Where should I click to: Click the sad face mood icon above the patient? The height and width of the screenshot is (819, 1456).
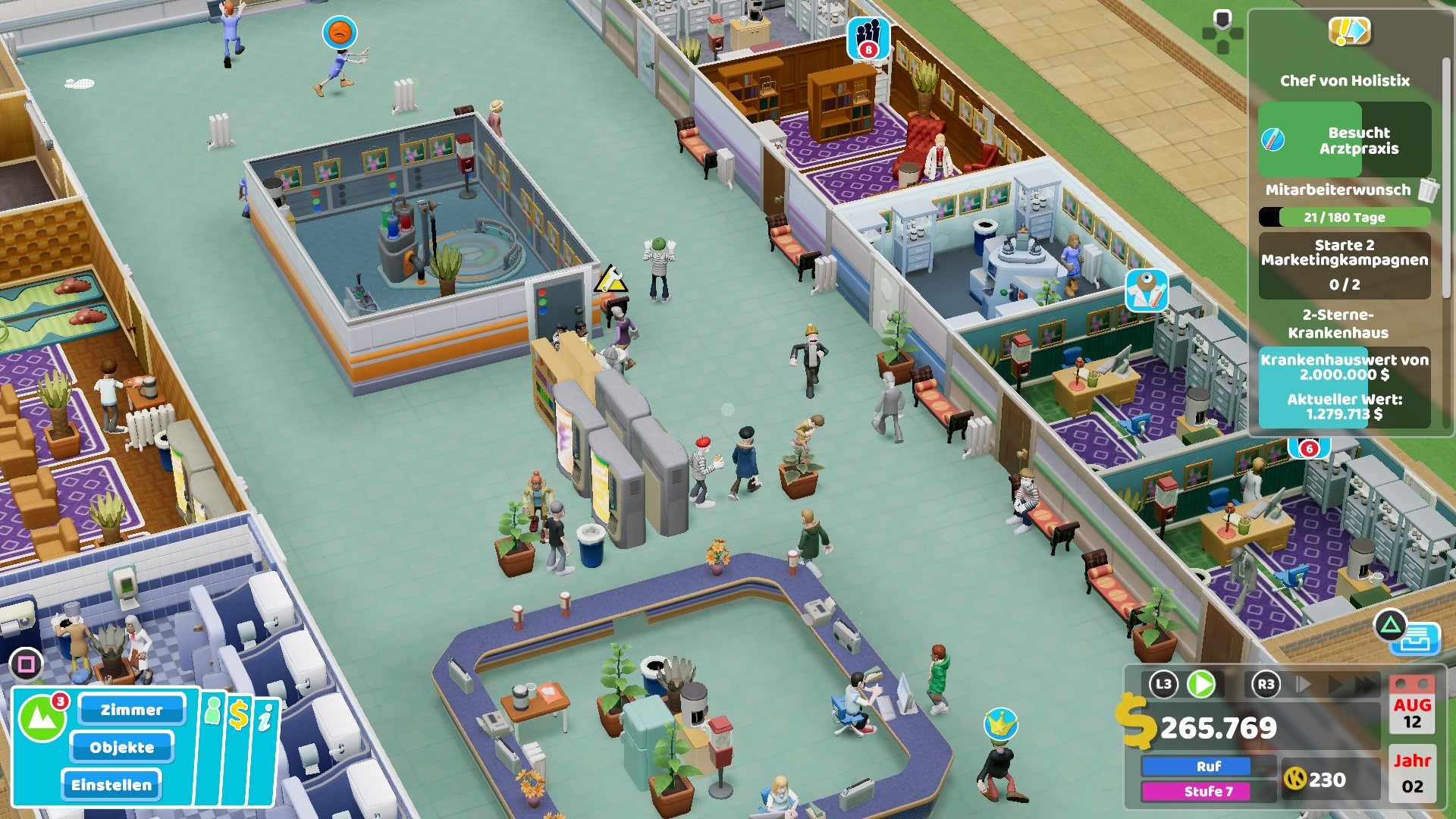pos(340,33)
